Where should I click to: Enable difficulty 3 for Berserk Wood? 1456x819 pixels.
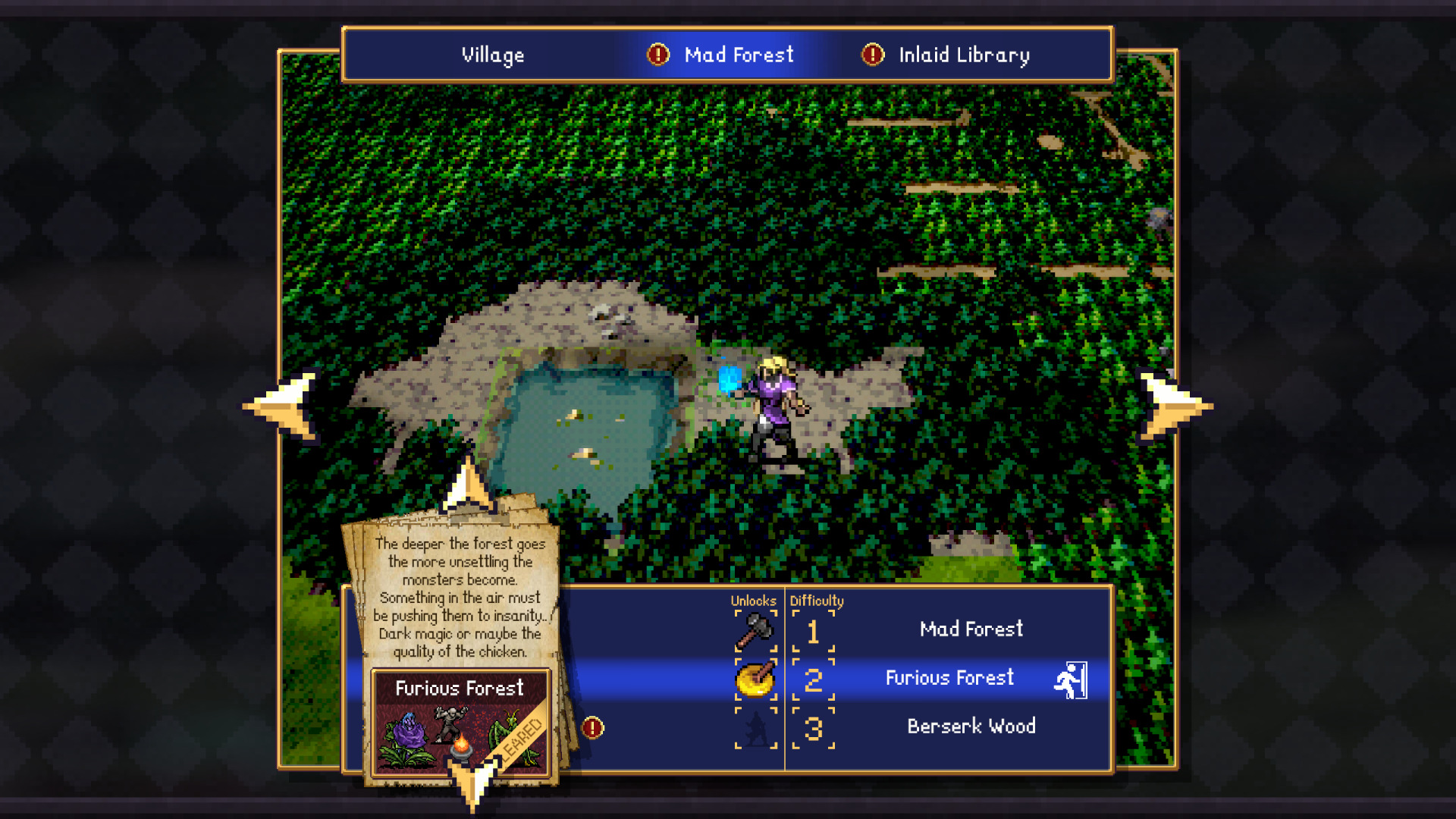point(814,728)
